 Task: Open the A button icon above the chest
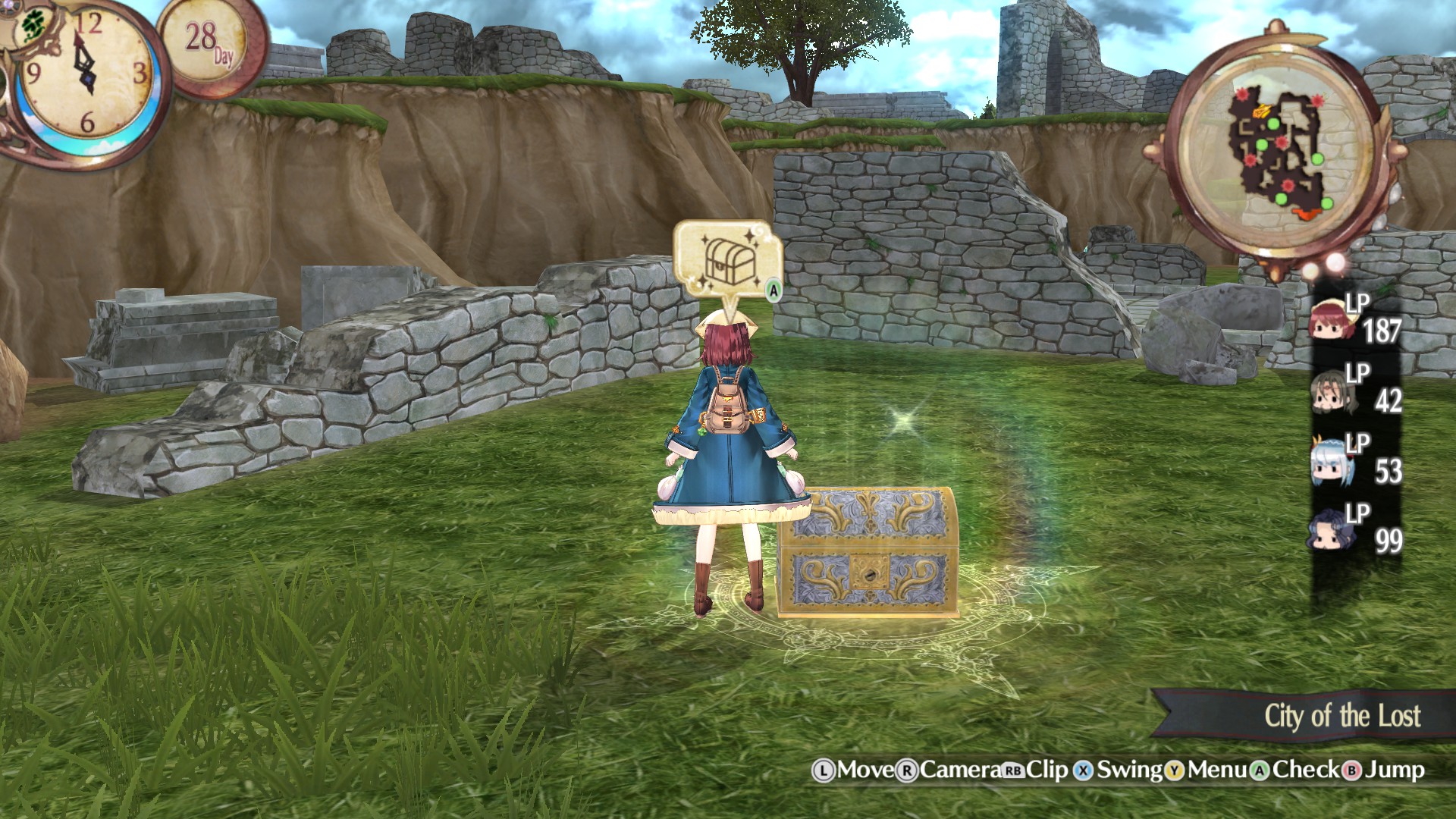coord(772,288)
